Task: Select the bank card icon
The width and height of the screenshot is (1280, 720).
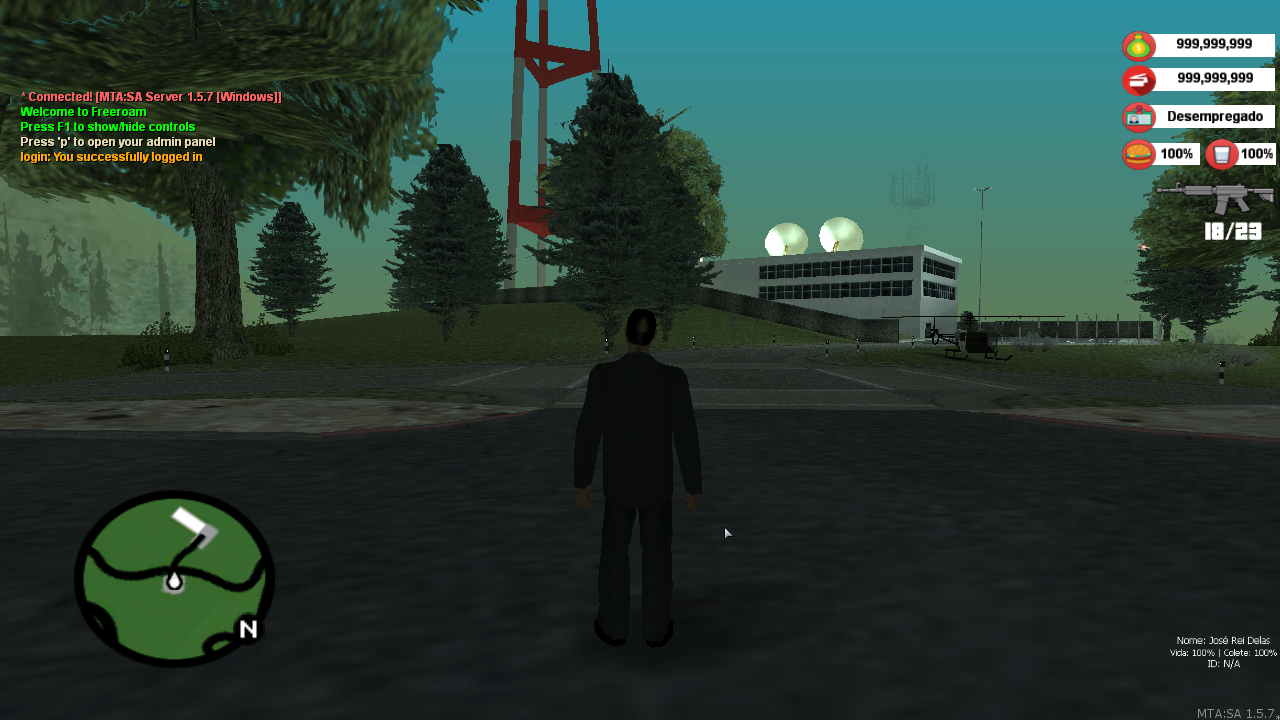Action: click(1138, 80)
